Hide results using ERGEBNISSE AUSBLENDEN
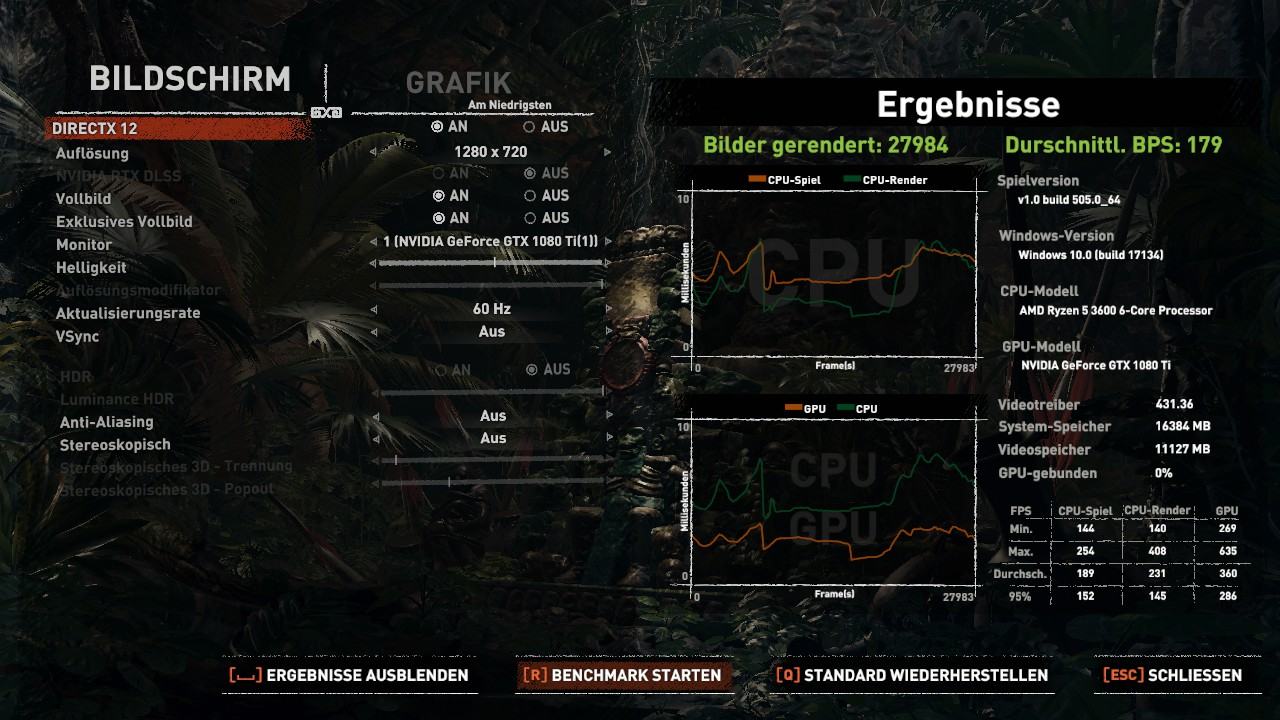Image resolution: width=1280 pixels, height=720 pixels. [x=350, y=675]
